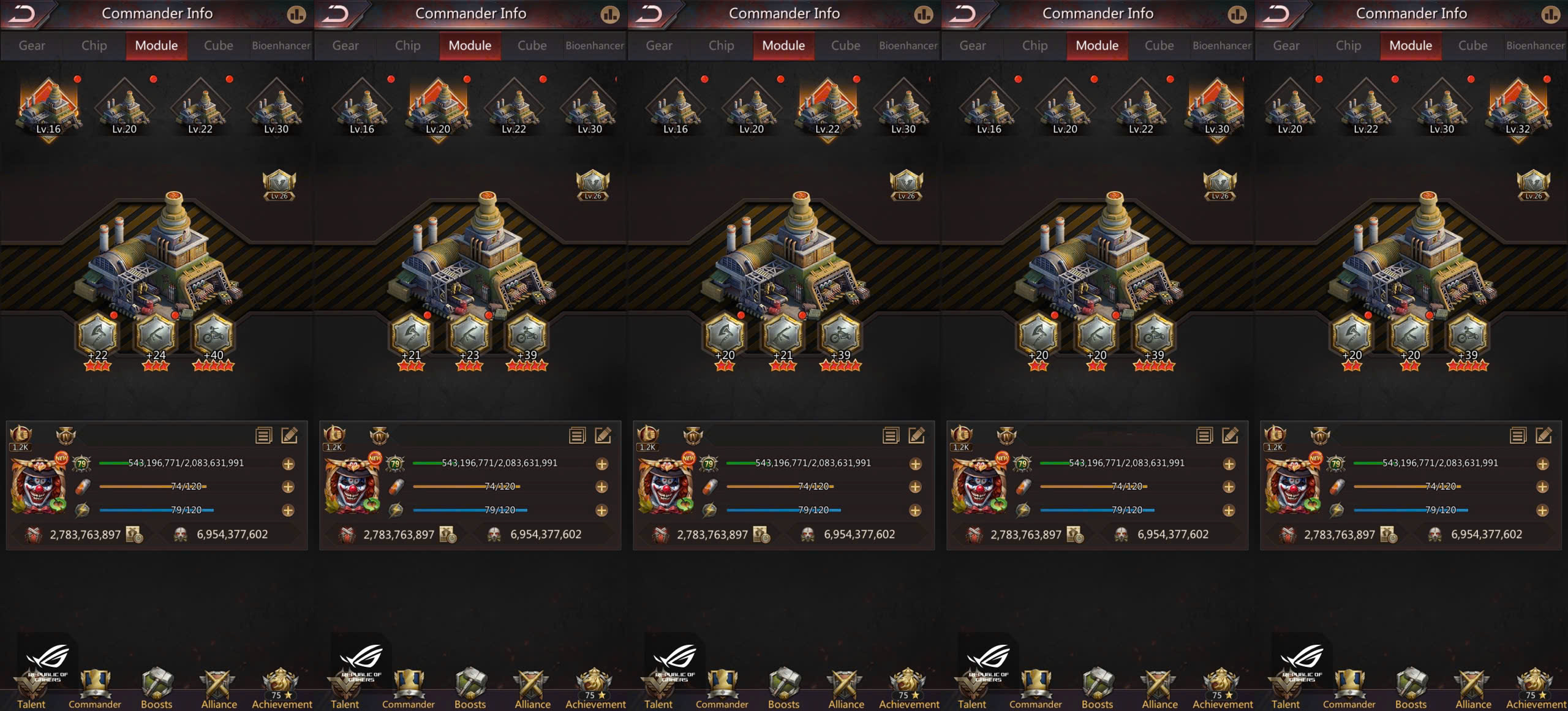Choose the highlighted orange Lv.20 module
Viewport: 1568px width, 711px height.
438,108
